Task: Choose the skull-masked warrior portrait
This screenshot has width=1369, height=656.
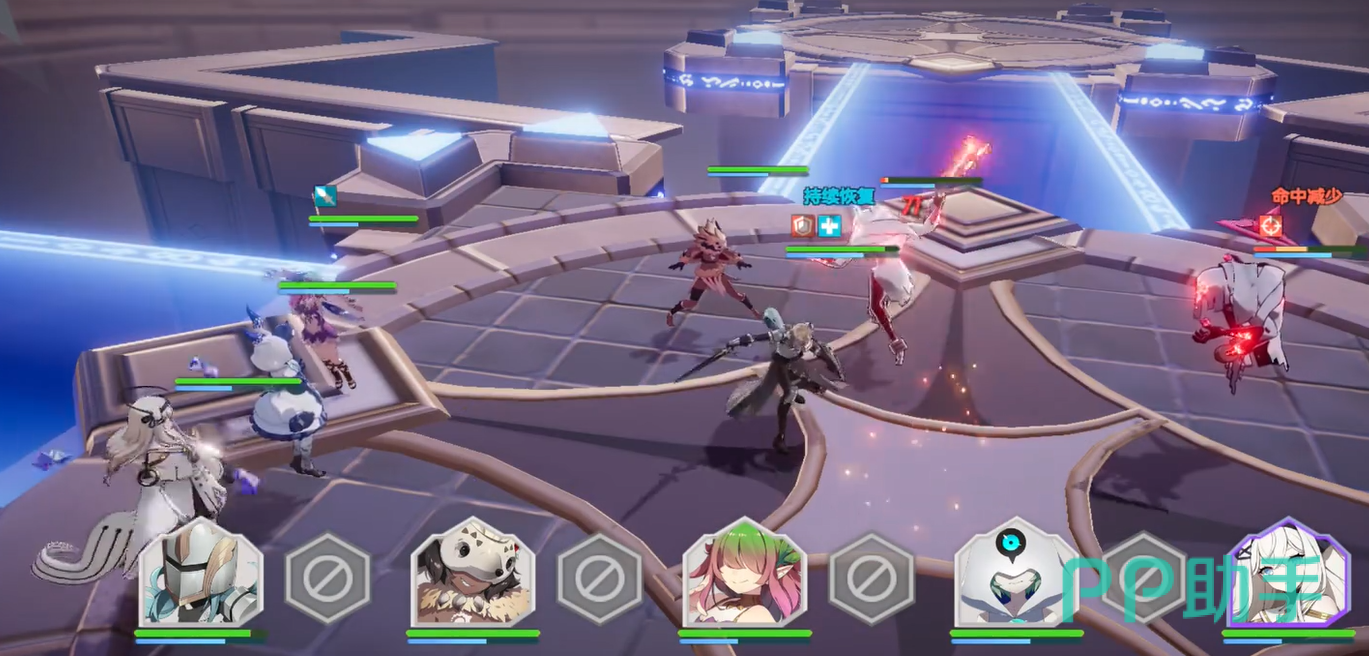Action: click(x=472, y=575)
